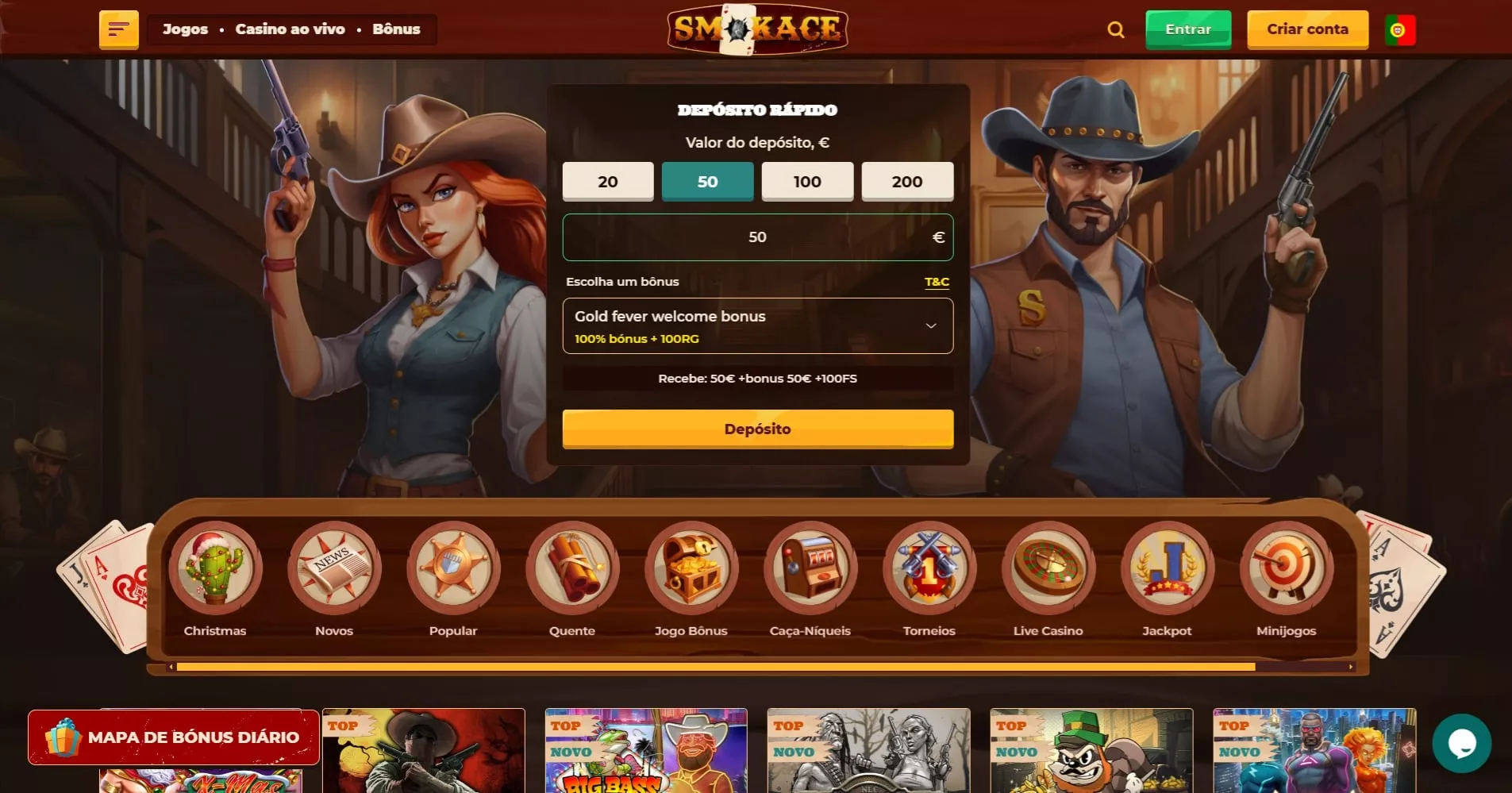Focus the deposit amount input field
1512x793 pixels.
pos(757,237)
